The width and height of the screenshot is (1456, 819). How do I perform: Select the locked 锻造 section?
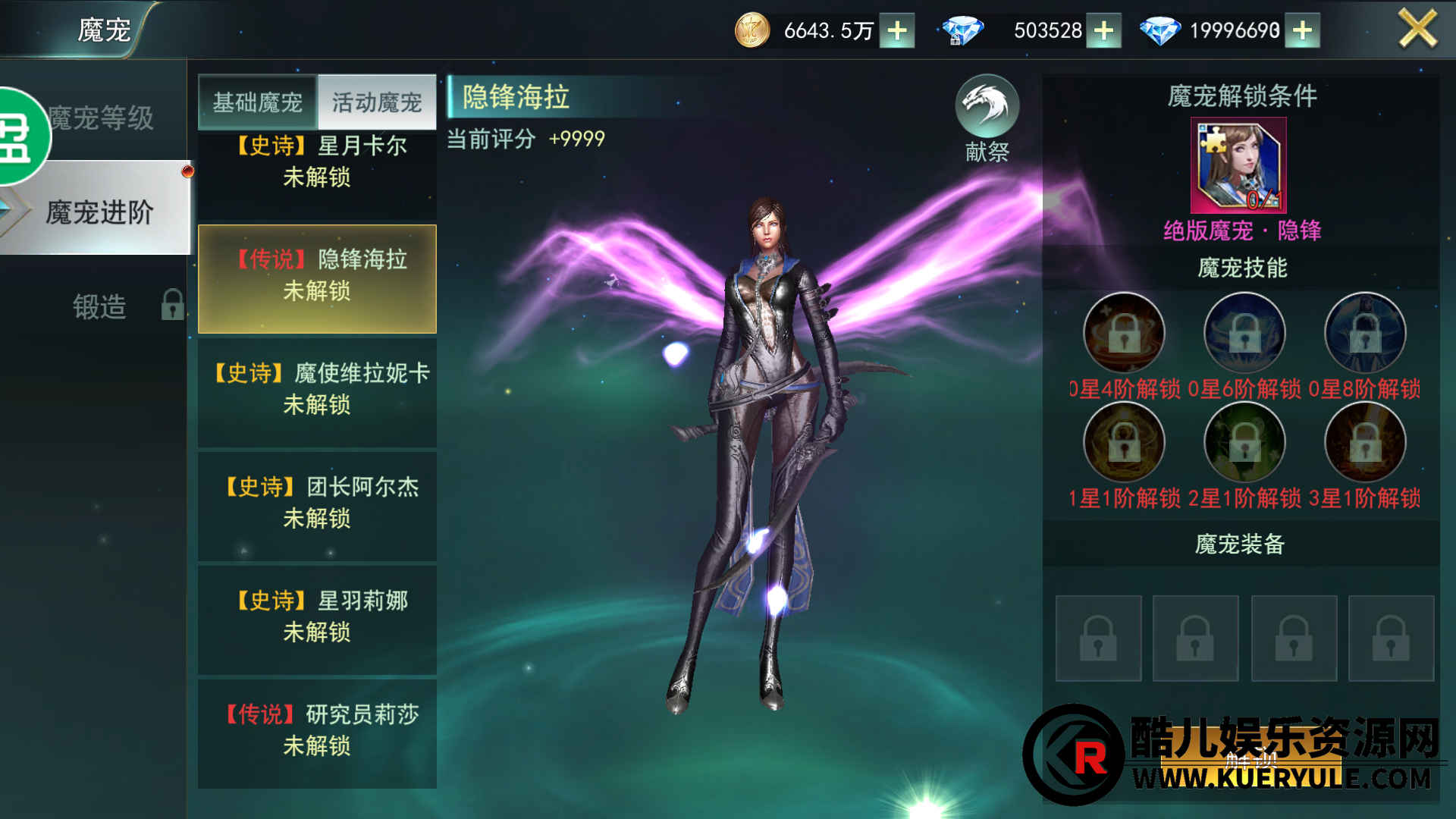tap(99, 306)
